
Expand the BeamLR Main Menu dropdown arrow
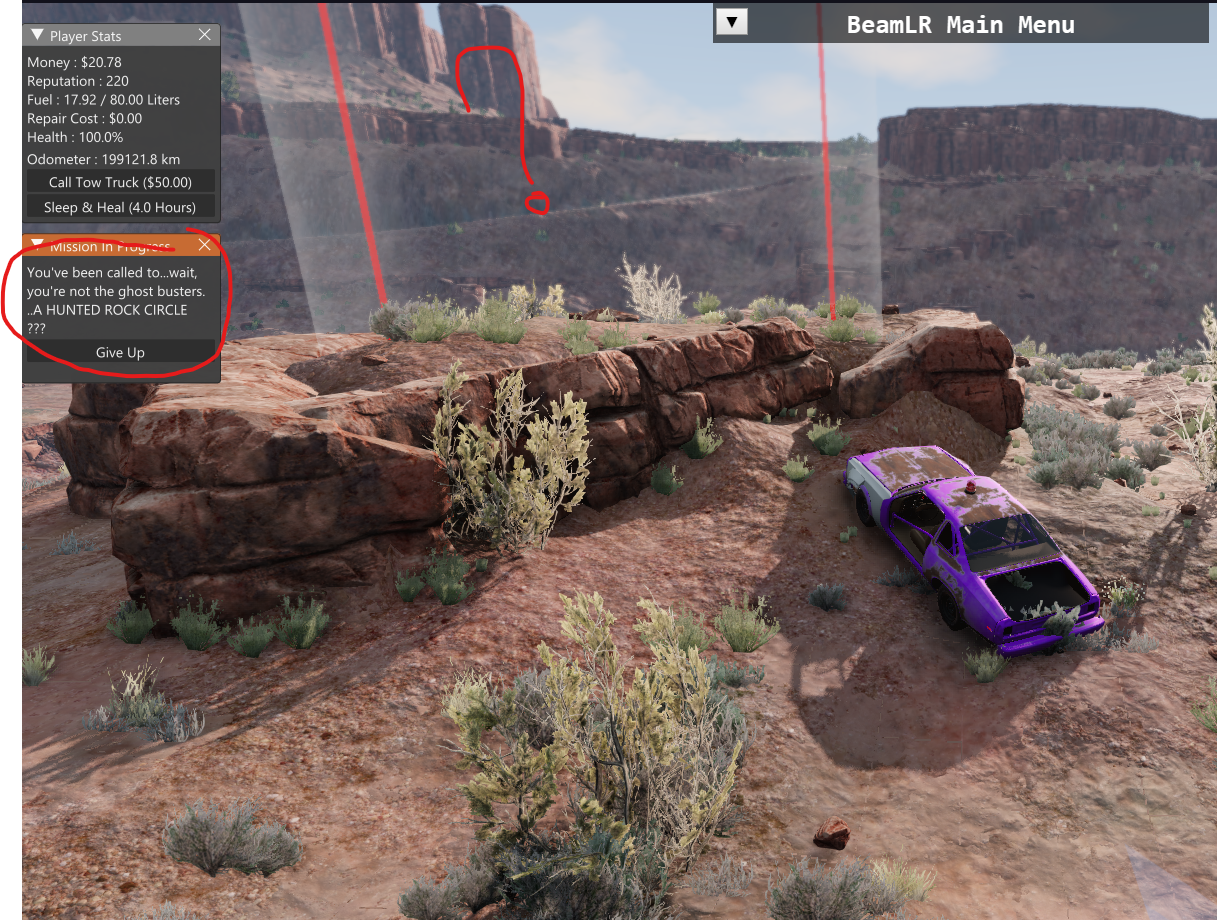point(732,22)
